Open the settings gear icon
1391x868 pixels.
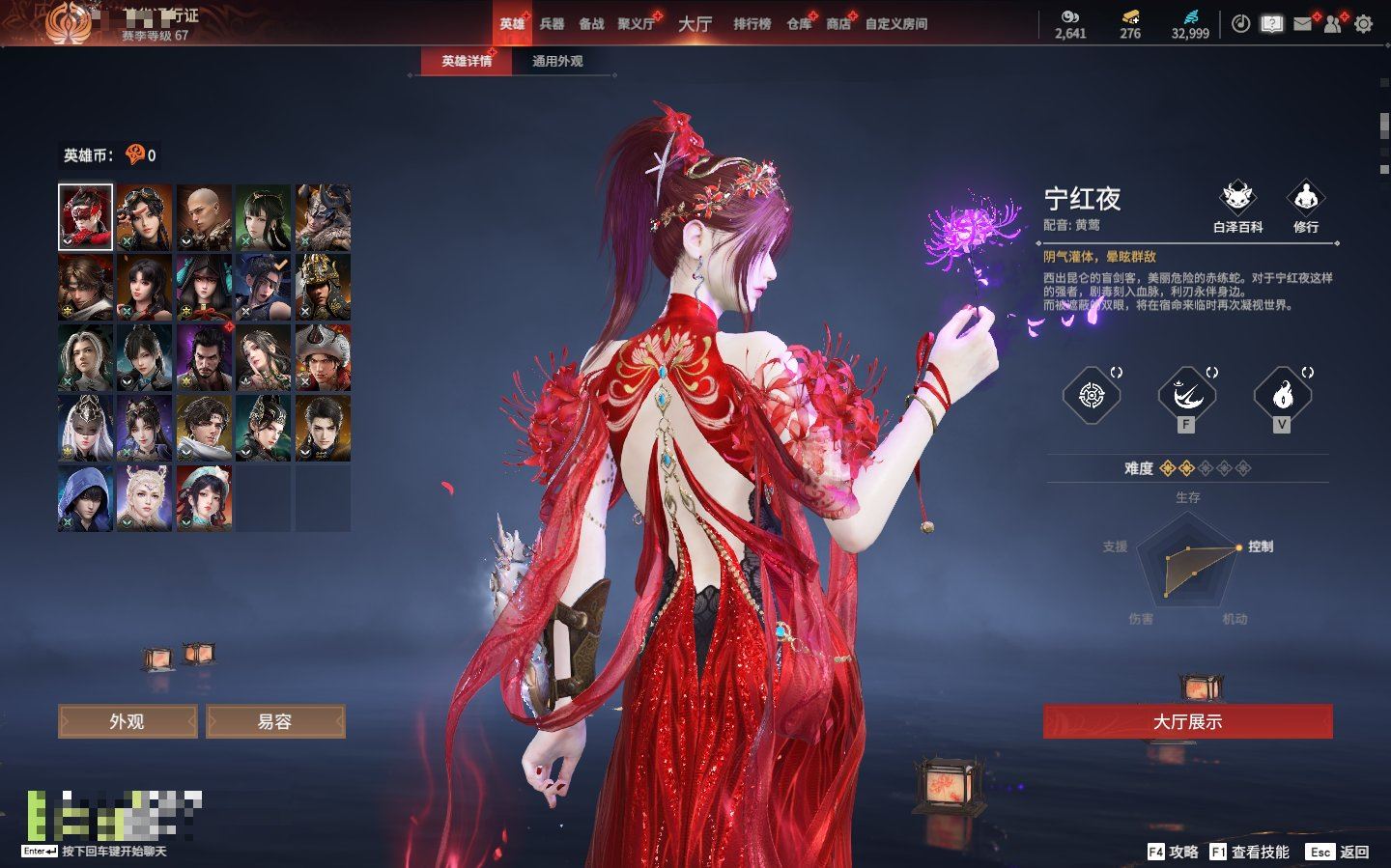coord(1363,24)
